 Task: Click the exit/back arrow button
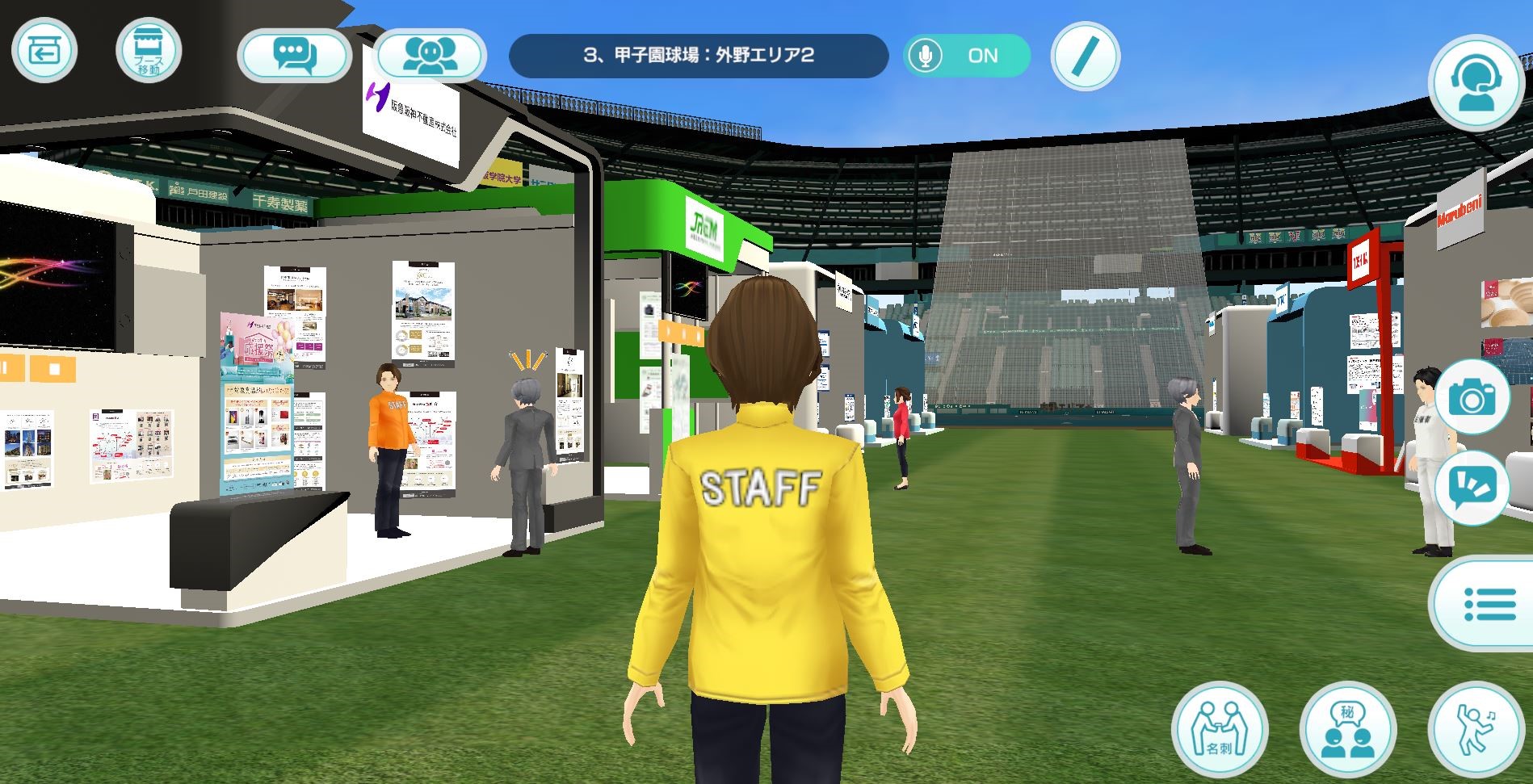[44, 51]
